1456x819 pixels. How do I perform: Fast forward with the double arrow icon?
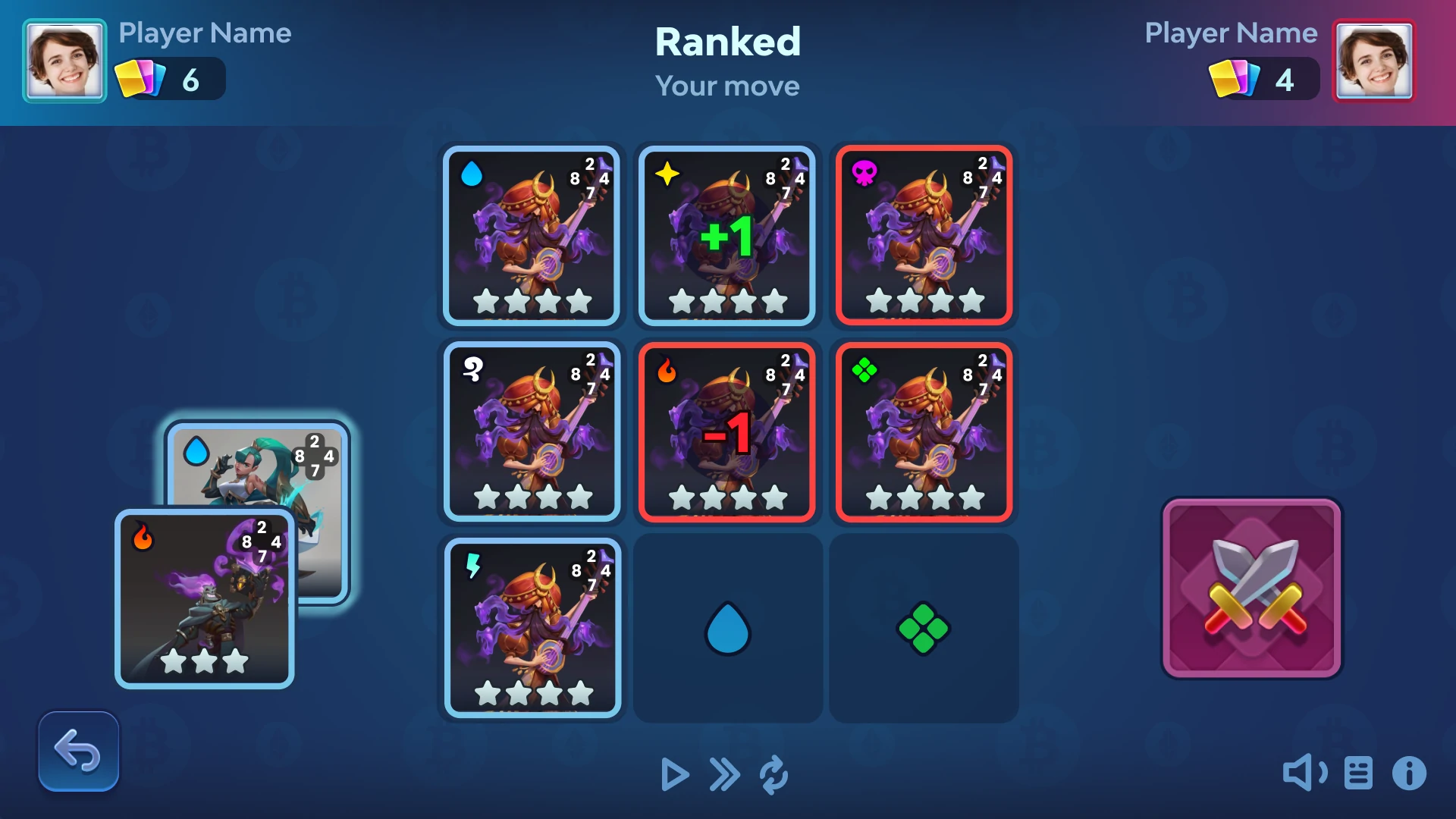[x=724, y=775]
